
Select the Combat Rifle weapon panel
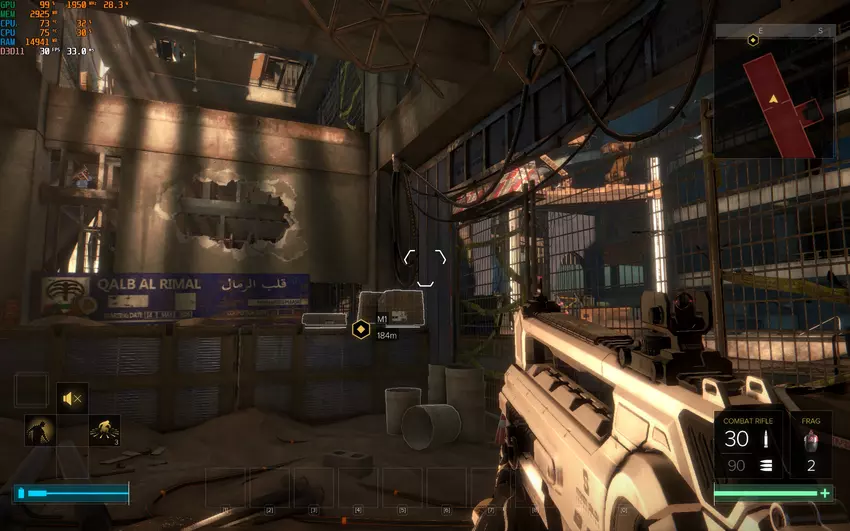(749, 443)
